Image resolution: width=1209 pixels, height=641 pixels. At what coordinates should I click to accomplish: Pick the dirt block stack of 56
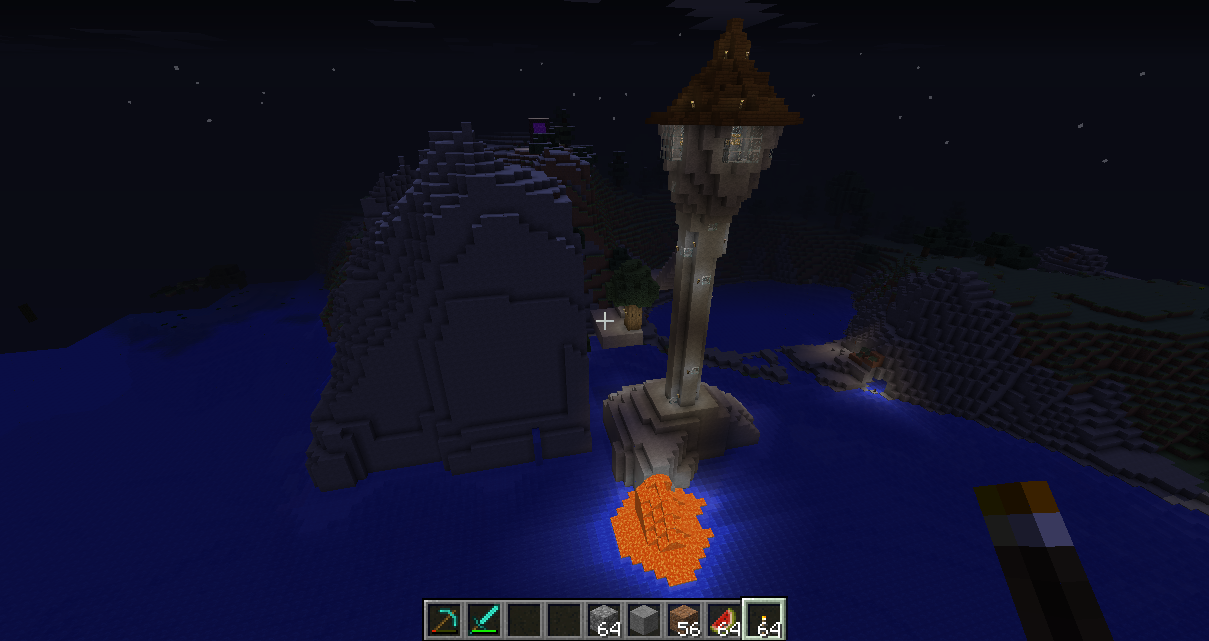[685, 620]
